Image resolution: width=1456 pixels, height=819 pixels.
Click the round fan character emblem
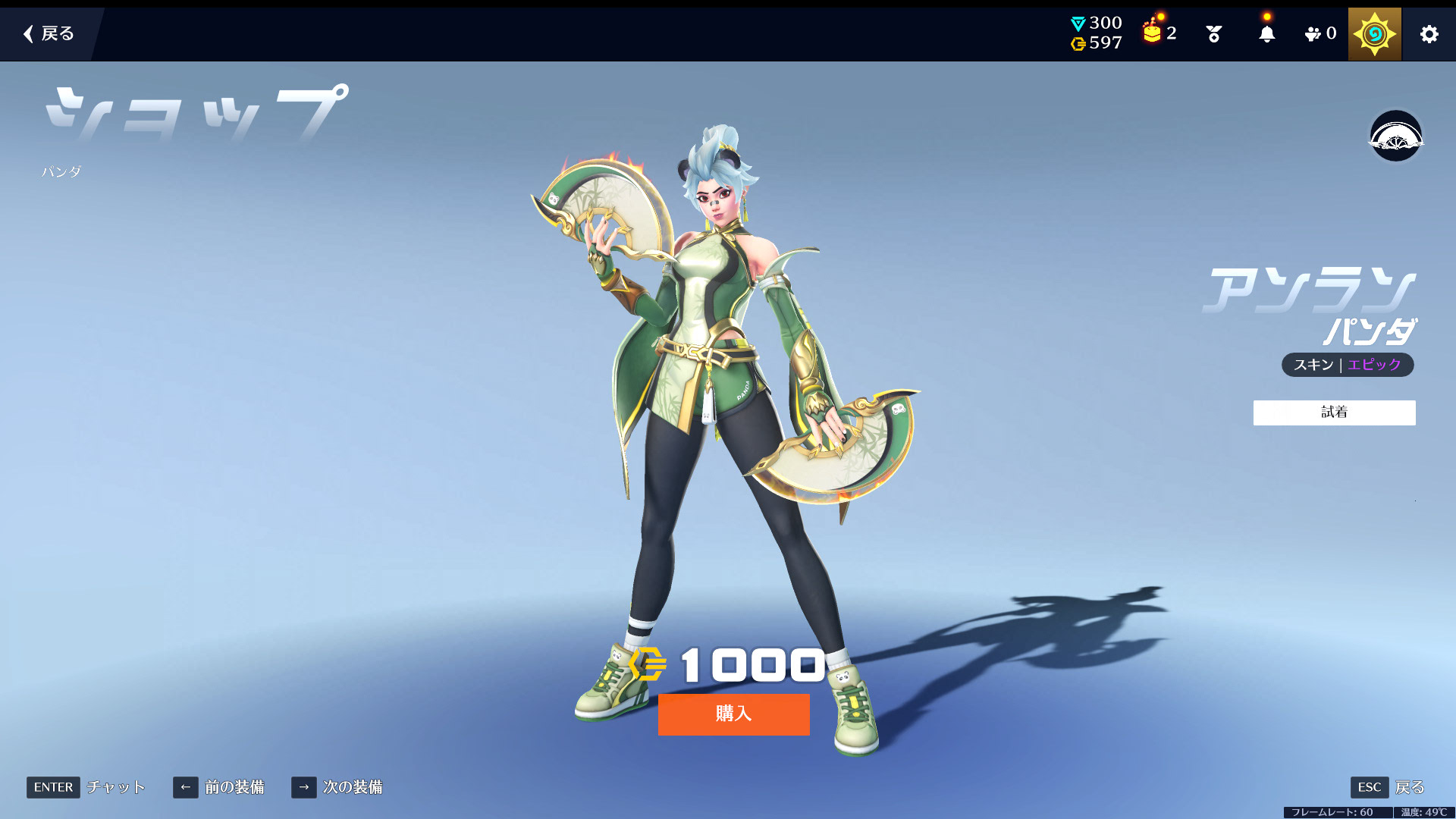point(1395,136)
